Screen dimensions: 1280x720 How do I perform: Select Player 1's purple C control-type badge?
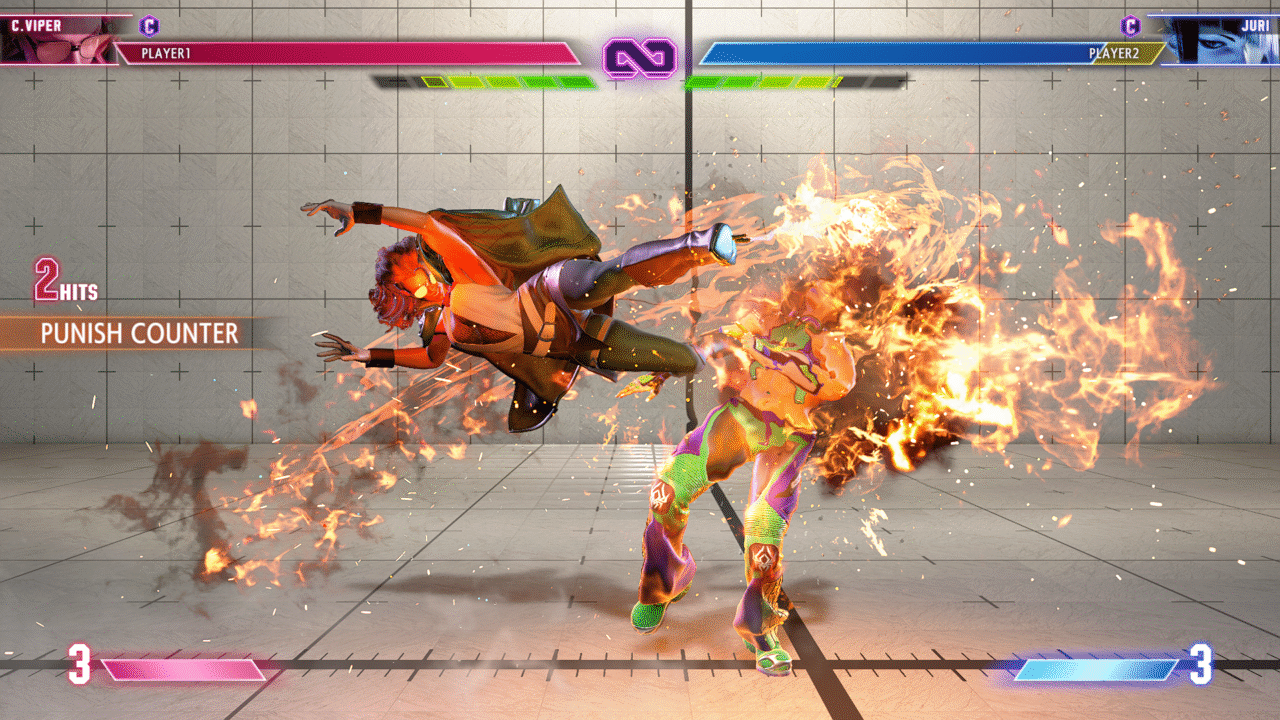(x=150, y=26)
